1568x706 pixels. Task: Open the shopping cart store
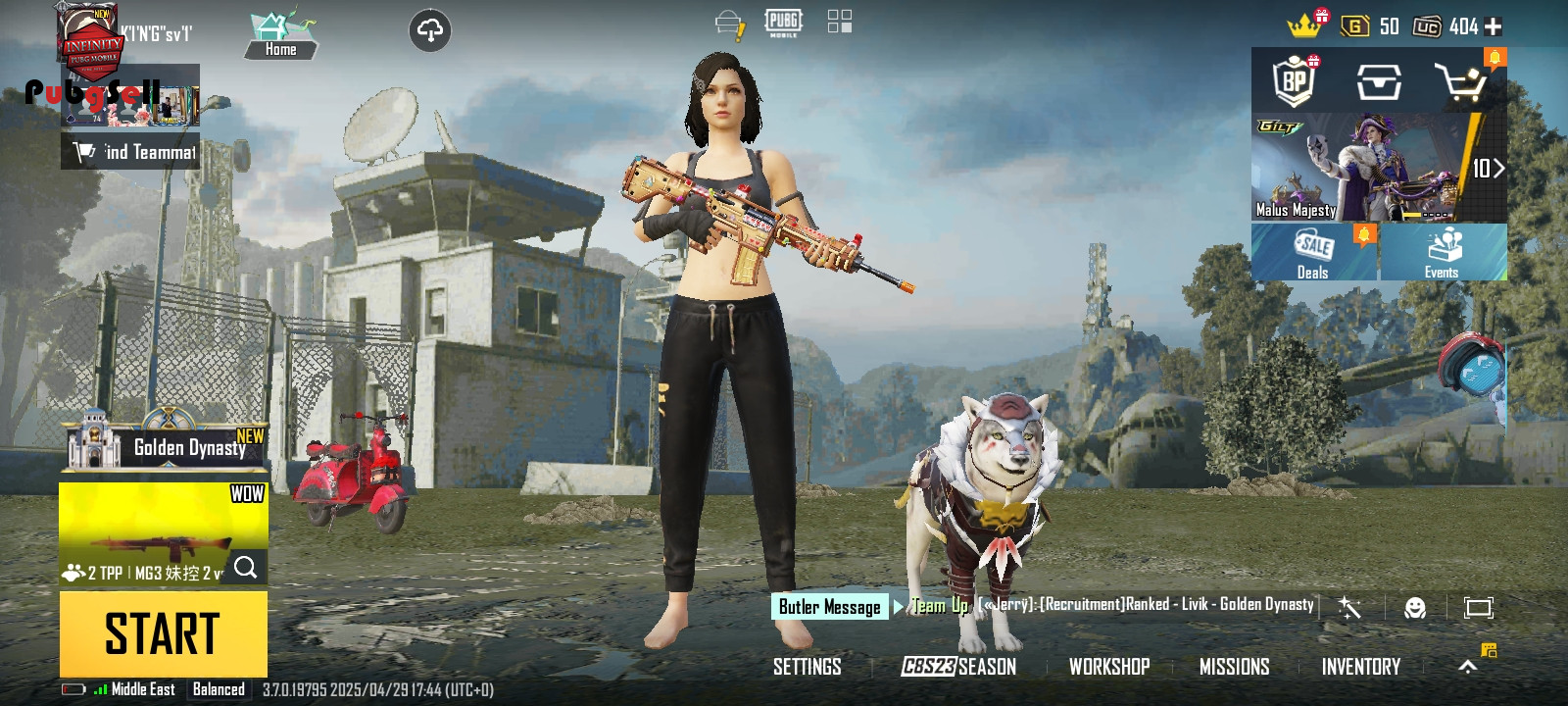pyautogui.click(x=1461, y=82)
